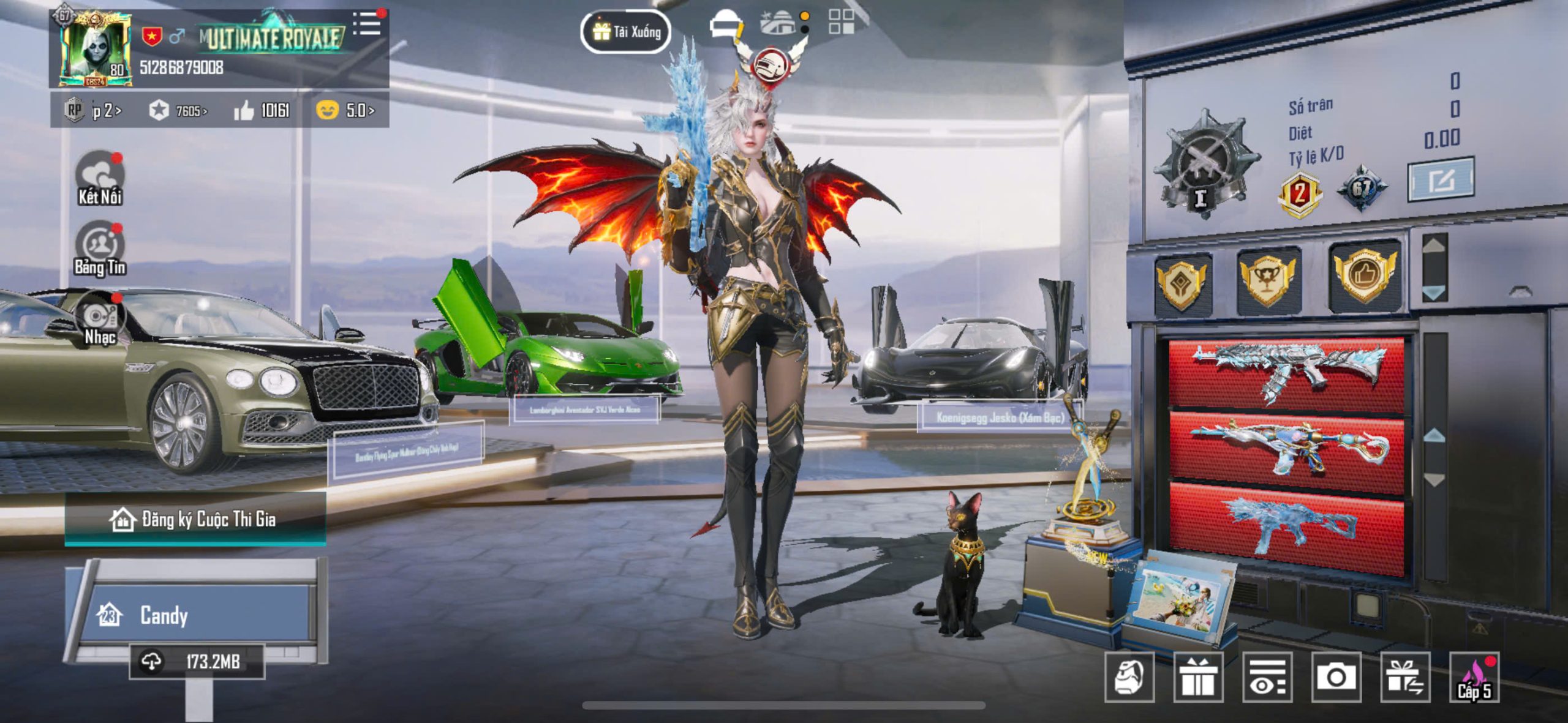The width and height of the screenshot is (1568, 723).
Task: Open the merit smiley rating 5.0
Action: coord(345,111)
